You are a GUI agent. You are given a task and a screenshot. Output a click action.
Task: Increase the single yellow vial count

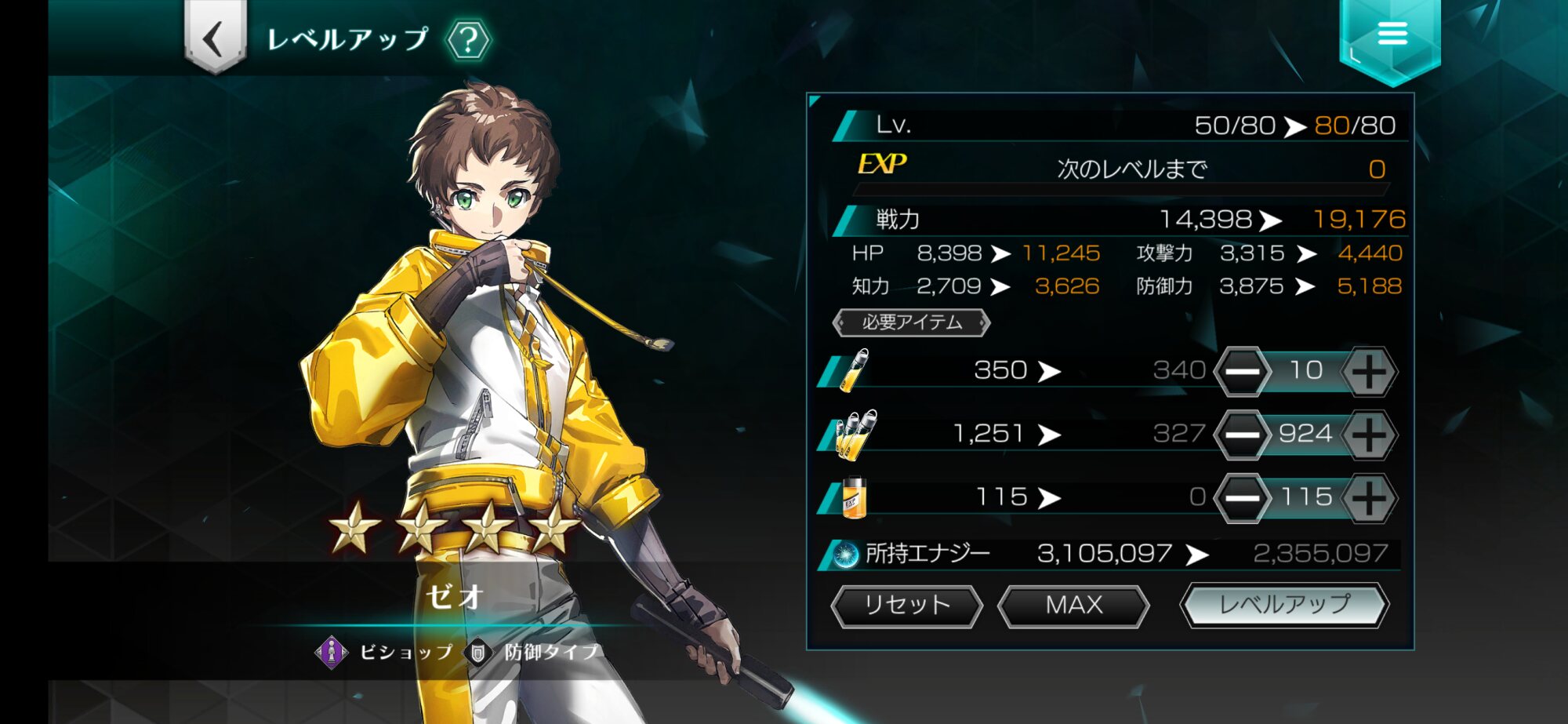pos(1369,371)
